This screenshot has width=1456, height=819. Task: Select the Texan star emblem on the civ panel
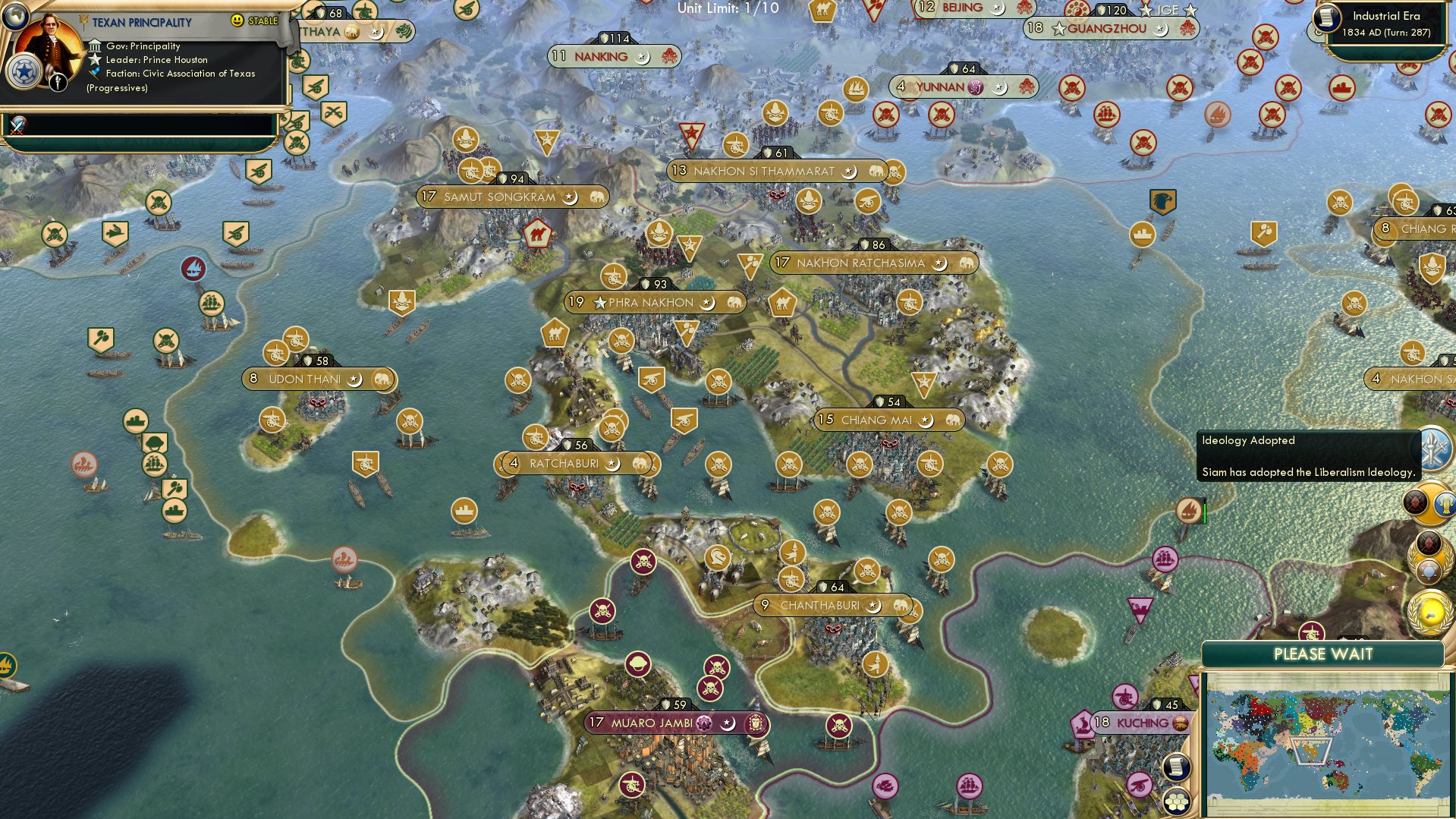tap(24, 72)
